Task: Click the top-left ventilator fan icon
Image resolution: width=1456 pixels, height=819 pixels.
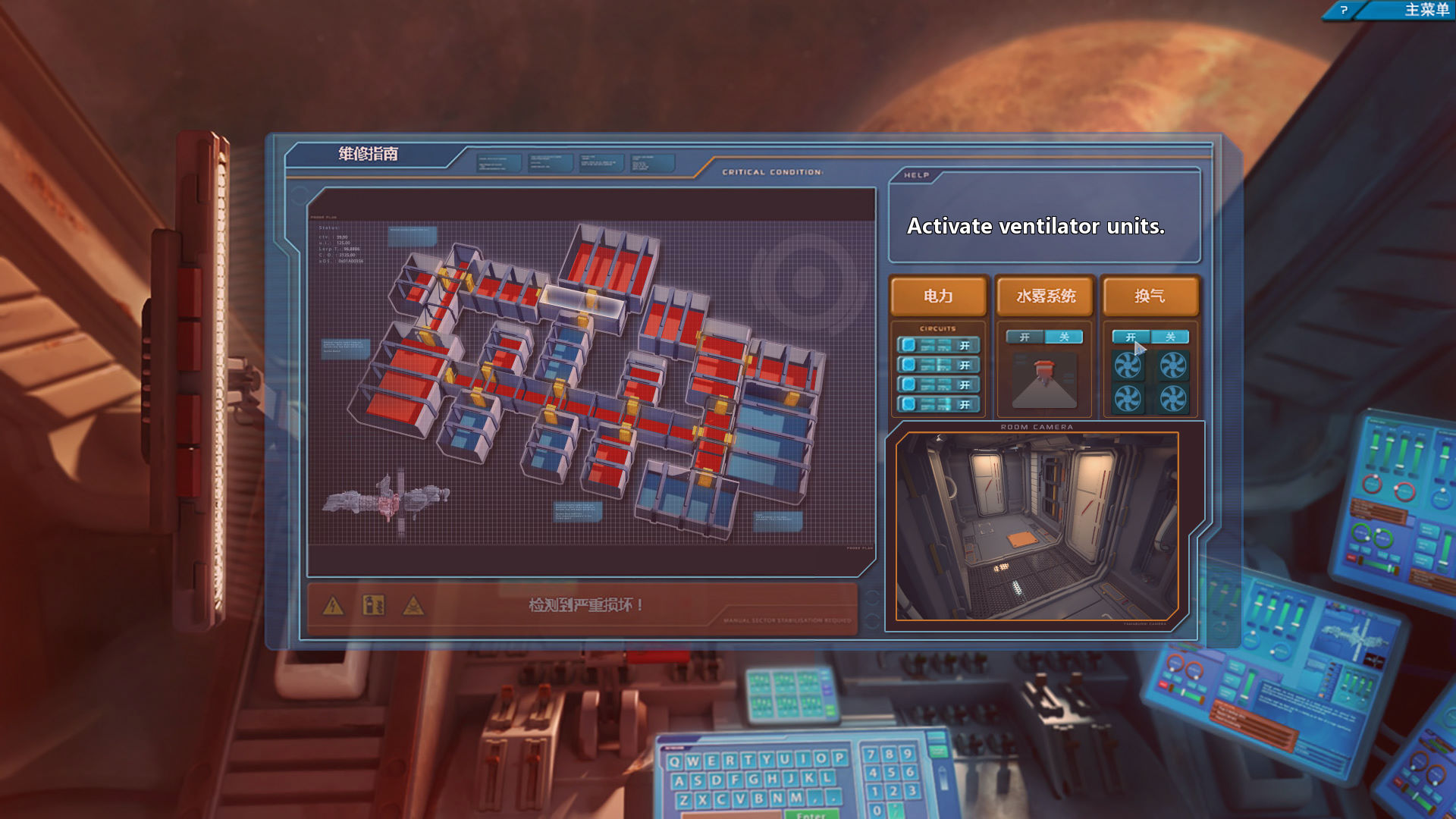Action: 1128,366
